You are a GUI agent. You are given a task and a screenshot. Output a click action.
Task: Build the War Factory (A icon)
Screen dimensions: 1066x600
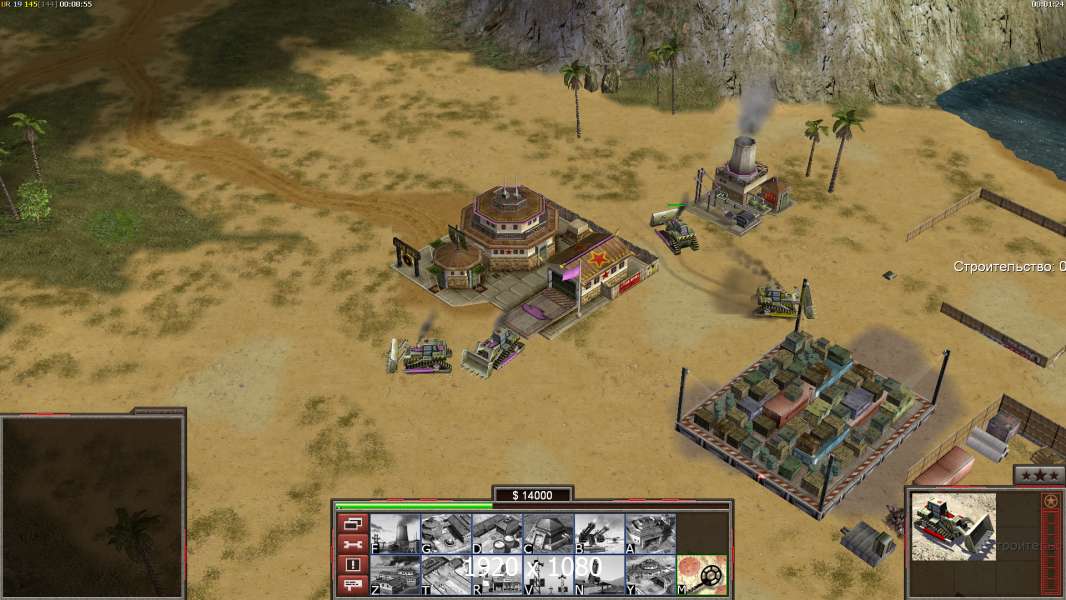pos(650,534)
